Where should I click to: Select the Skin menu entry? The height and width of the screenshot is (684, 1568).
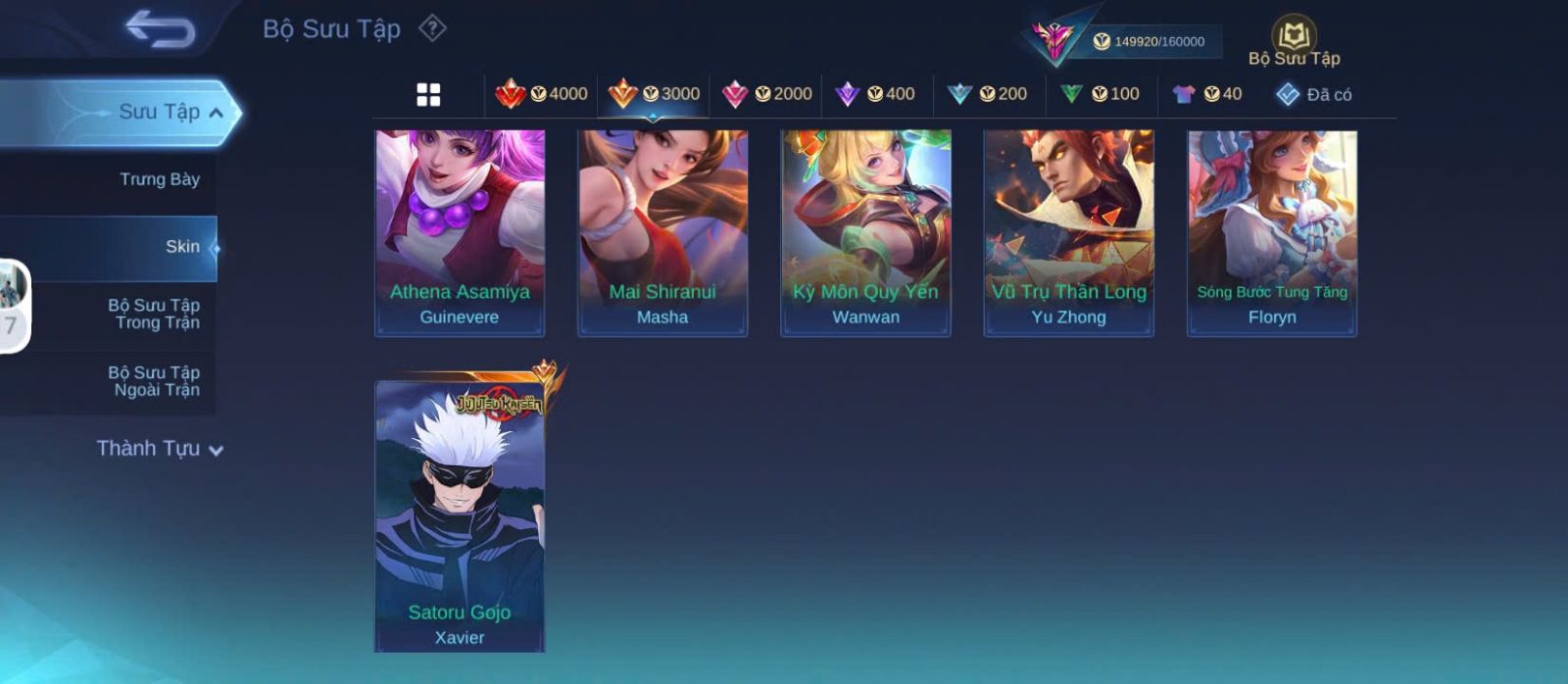coord(182,247)
